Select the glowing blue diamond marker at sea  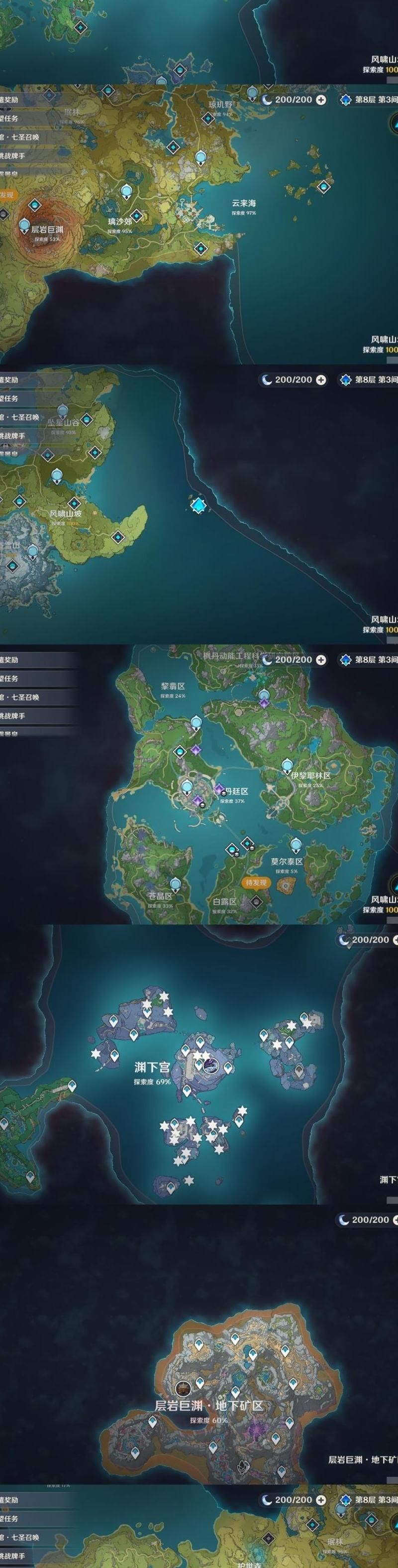point(198,504)
